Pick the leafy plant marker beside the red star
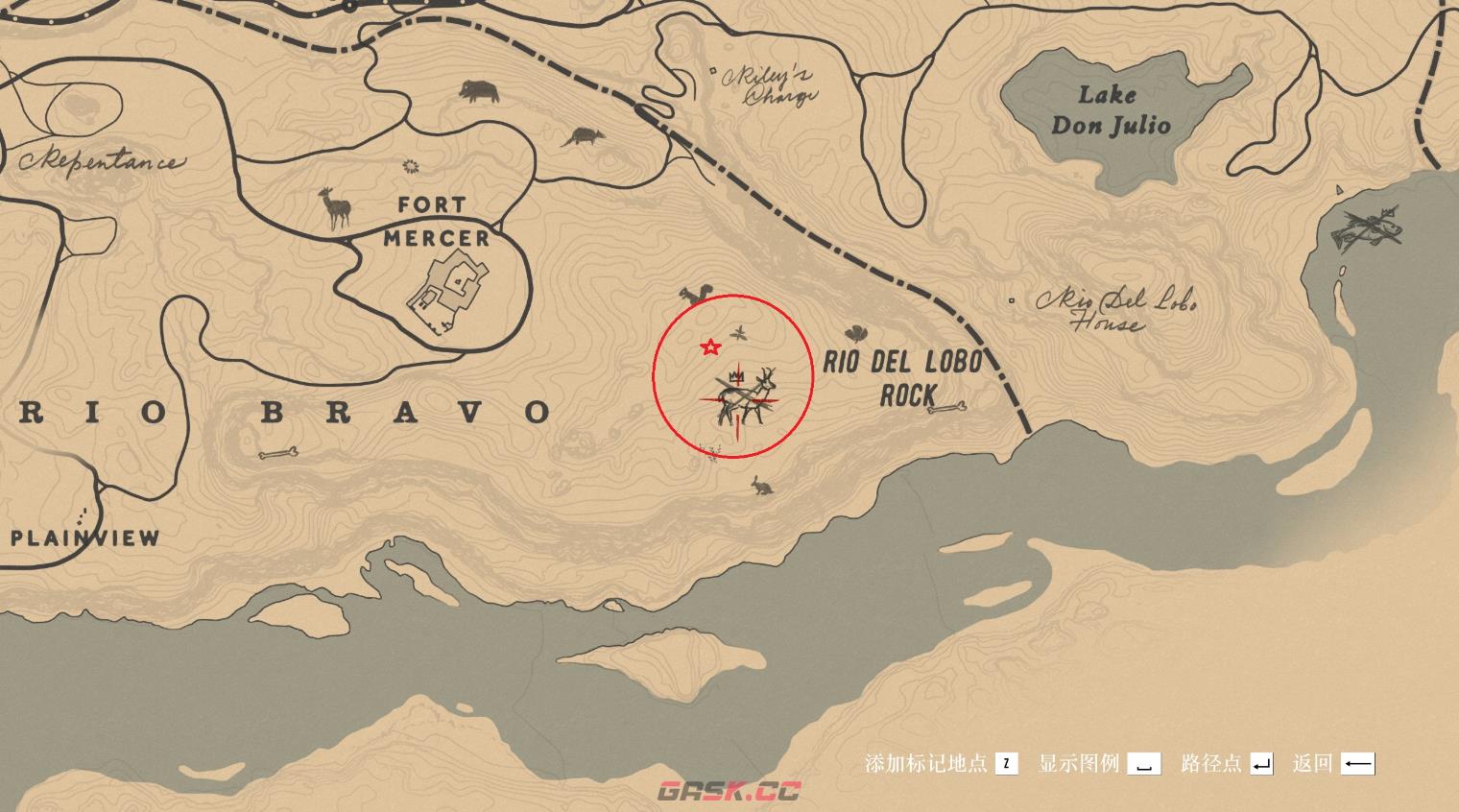This screenshot has width=1459, height=812. coord(739,334)
